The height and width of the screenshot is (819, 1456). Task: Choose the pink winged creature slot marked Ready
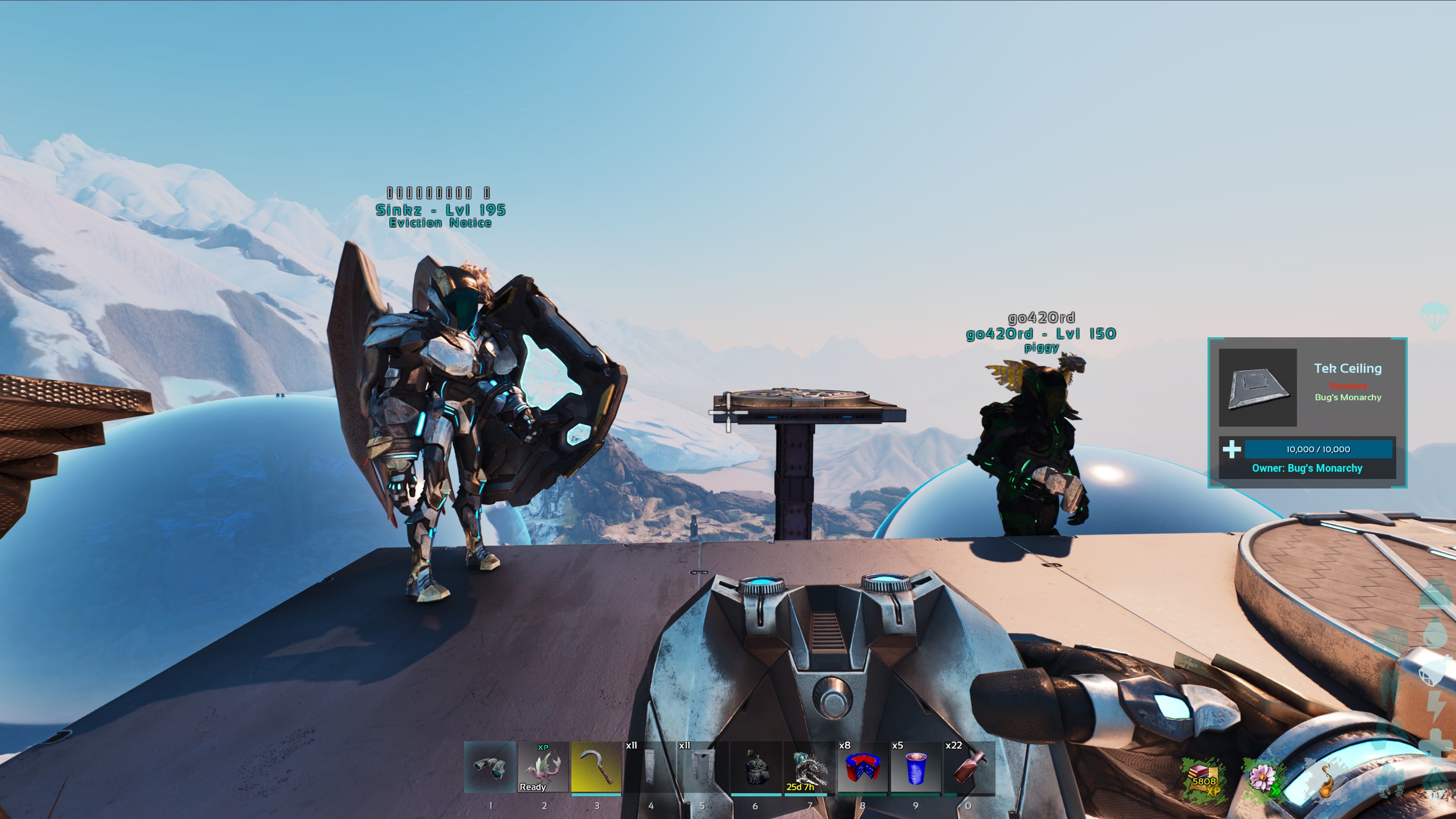[543, 767]
